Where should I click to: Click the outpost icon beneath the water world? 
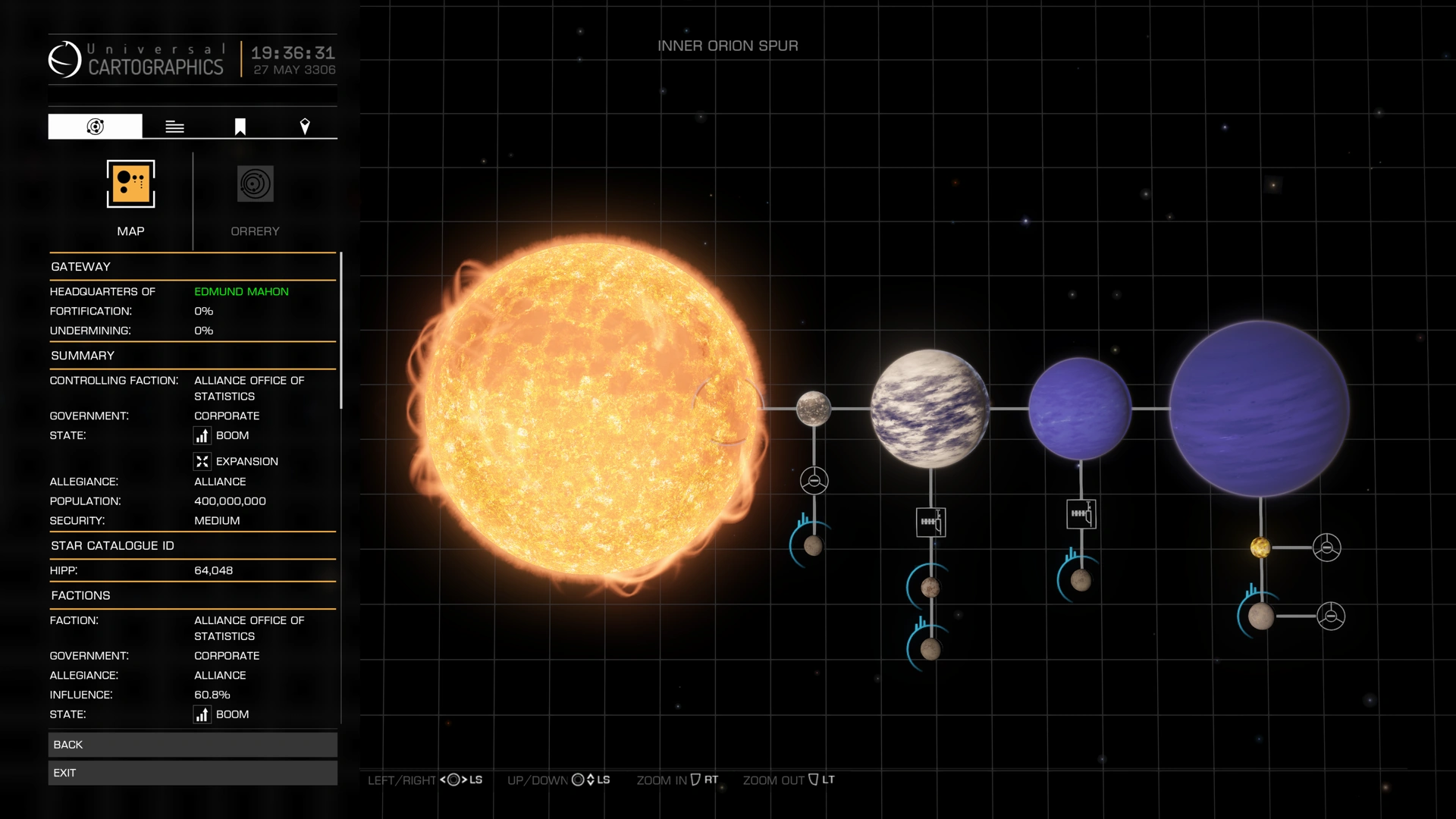point(930,522)
